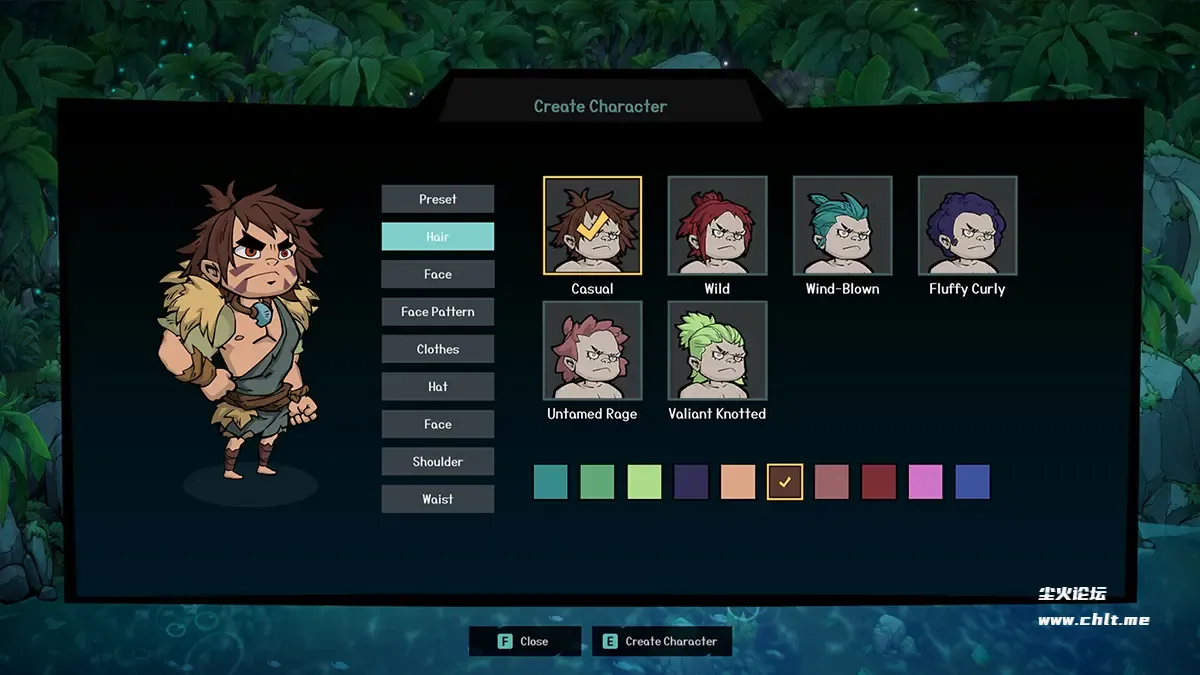Close the character creation screen
1200x675 pixels.
point(525,641)
